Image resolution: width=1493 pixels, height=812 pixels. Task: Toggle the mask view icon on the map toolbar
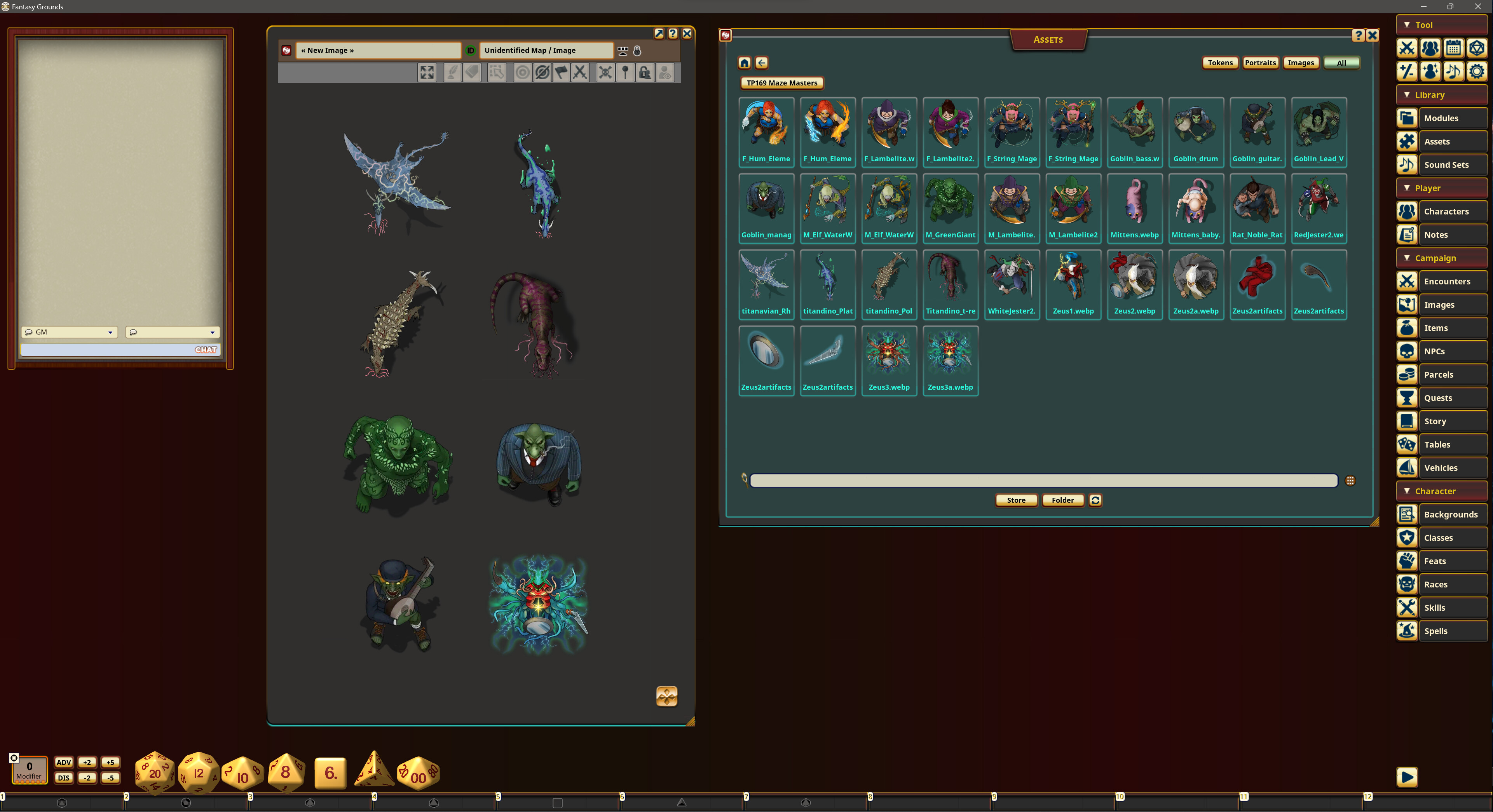pyautogui.click(x=541, y=72)
